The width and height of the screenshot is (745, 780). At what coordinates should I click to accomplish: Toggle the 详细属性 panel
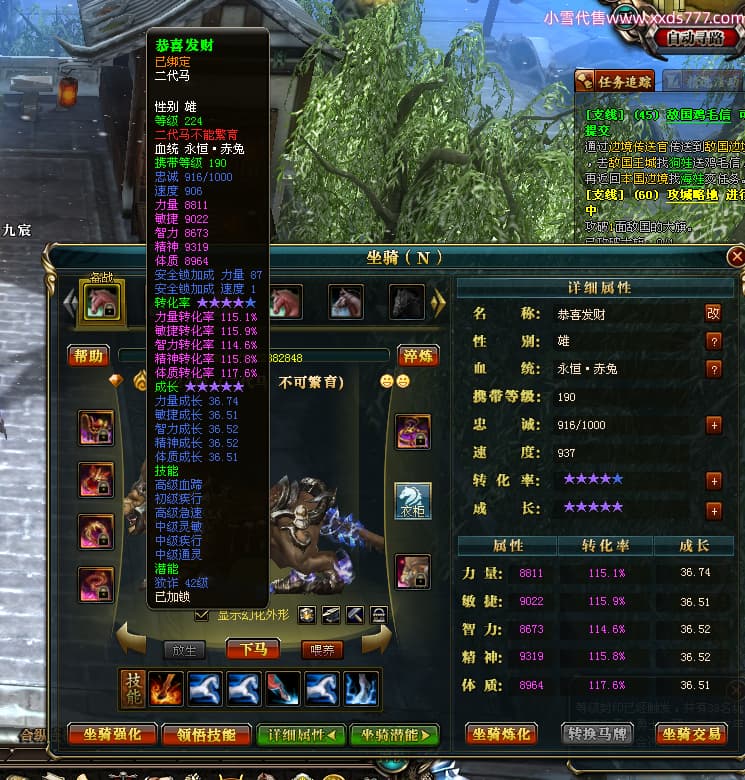(x=301, y=735)
